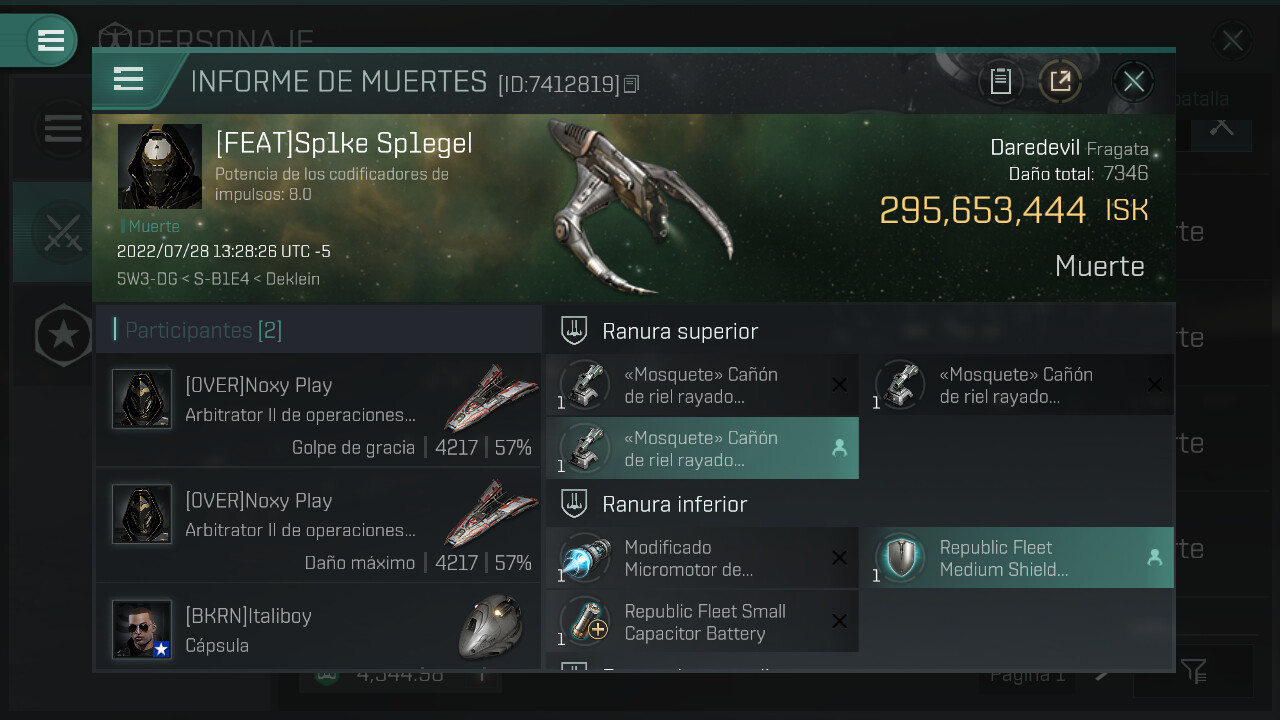Open the kill report clipboard notes icon
Image resolution: width=1280 pixels, height=720 pixels.
[1001, 81]
